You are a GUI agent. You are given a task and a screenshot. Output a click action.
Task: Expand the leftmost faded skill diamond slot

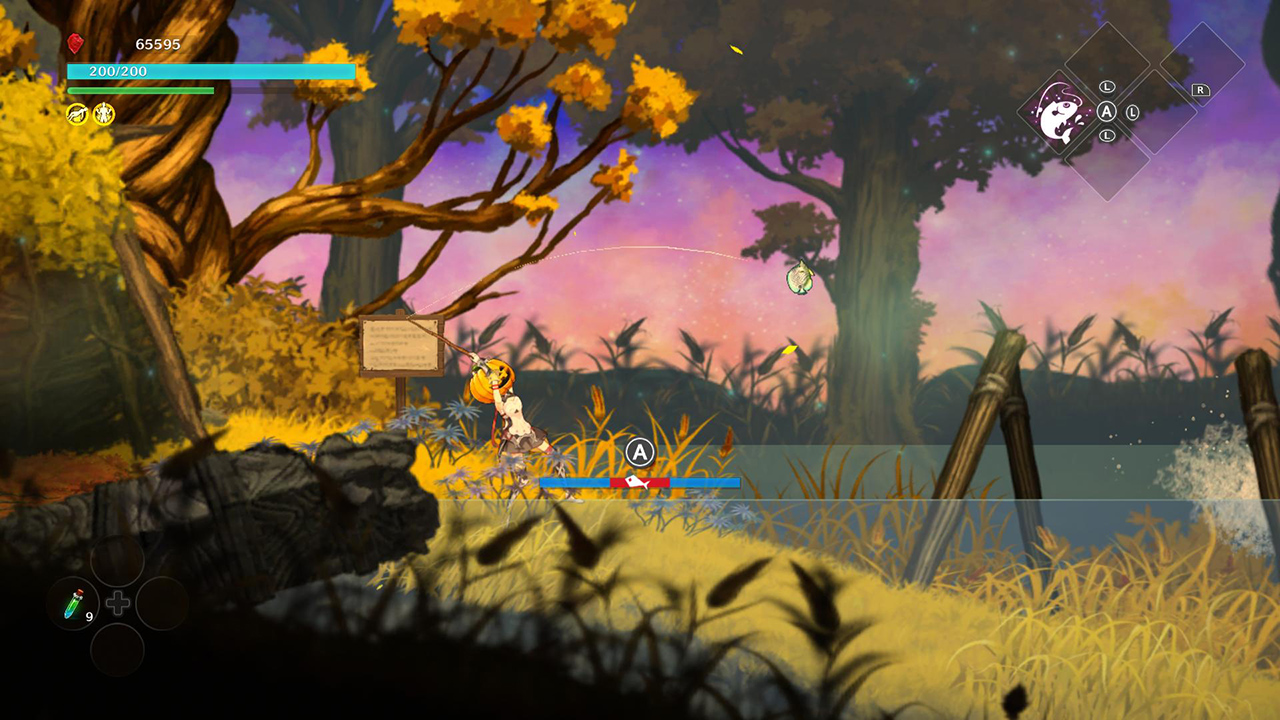click(x=1108, y=163)
